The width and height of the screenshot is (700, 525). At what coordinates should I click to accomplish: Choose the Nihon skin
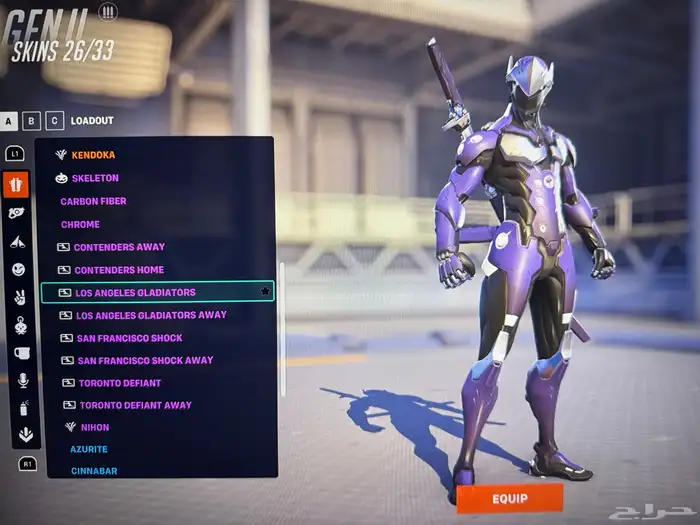tap(94, 427)
